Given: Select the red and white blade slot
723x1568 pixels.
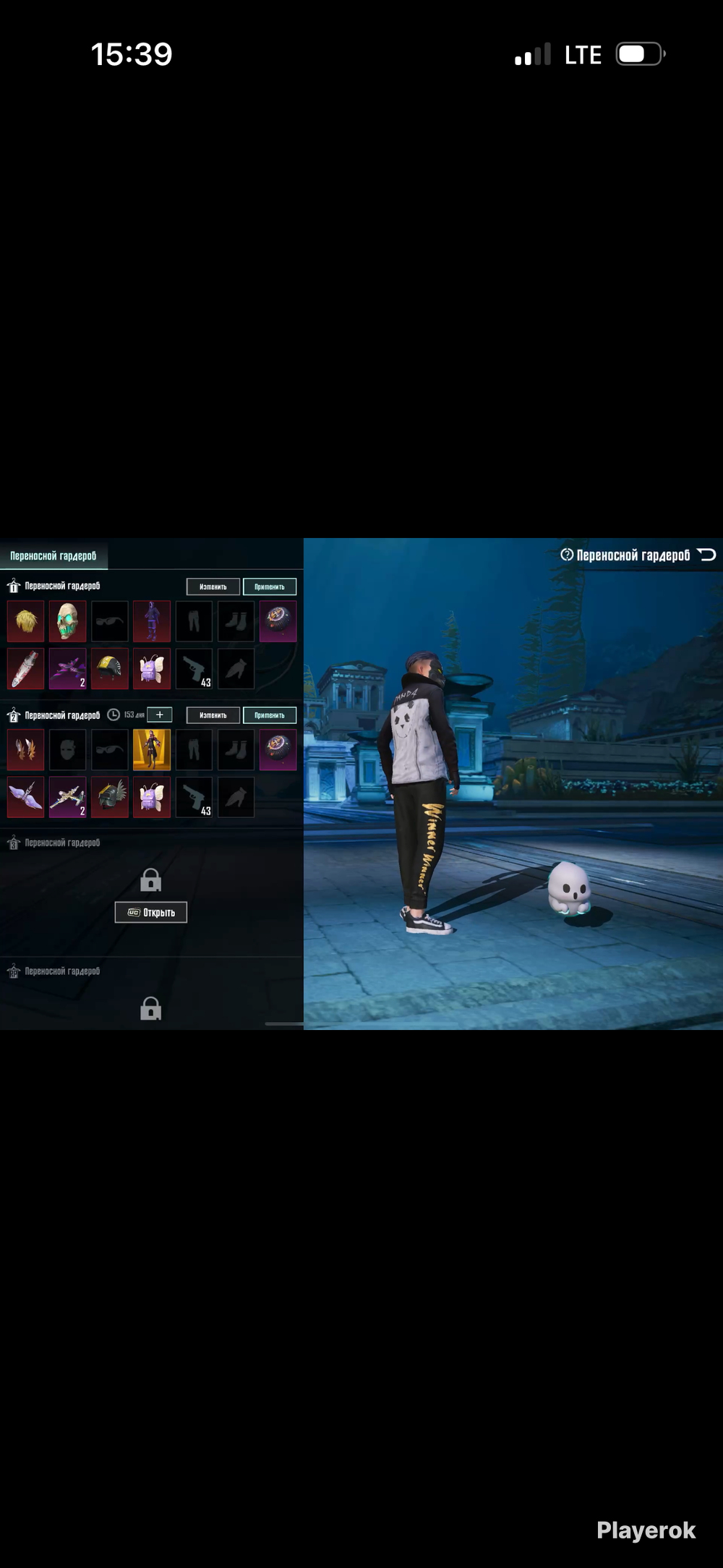Looking at the screenshot, I should 25,668.
